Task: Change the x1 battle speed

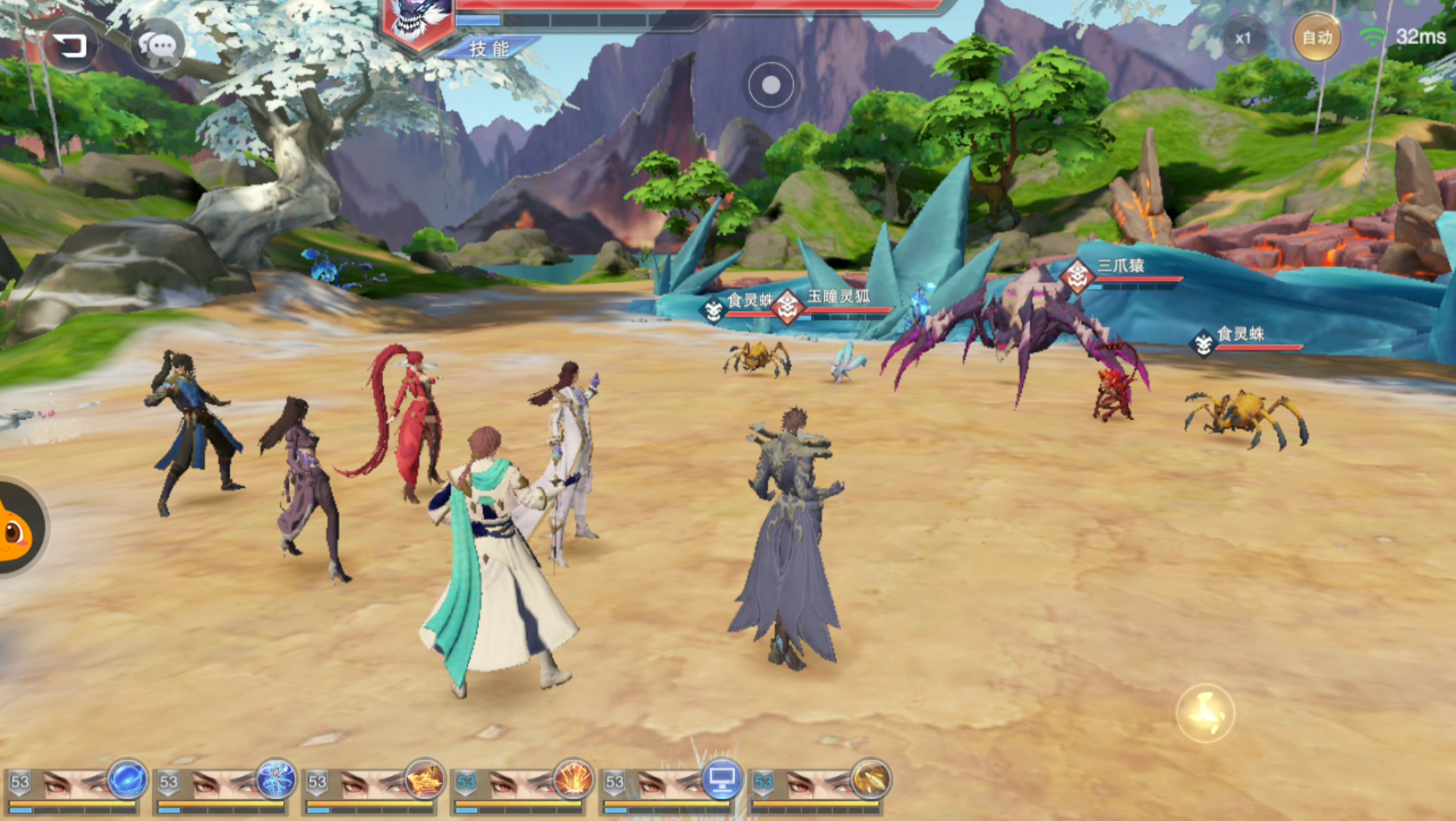Action: pos(1242,38)
